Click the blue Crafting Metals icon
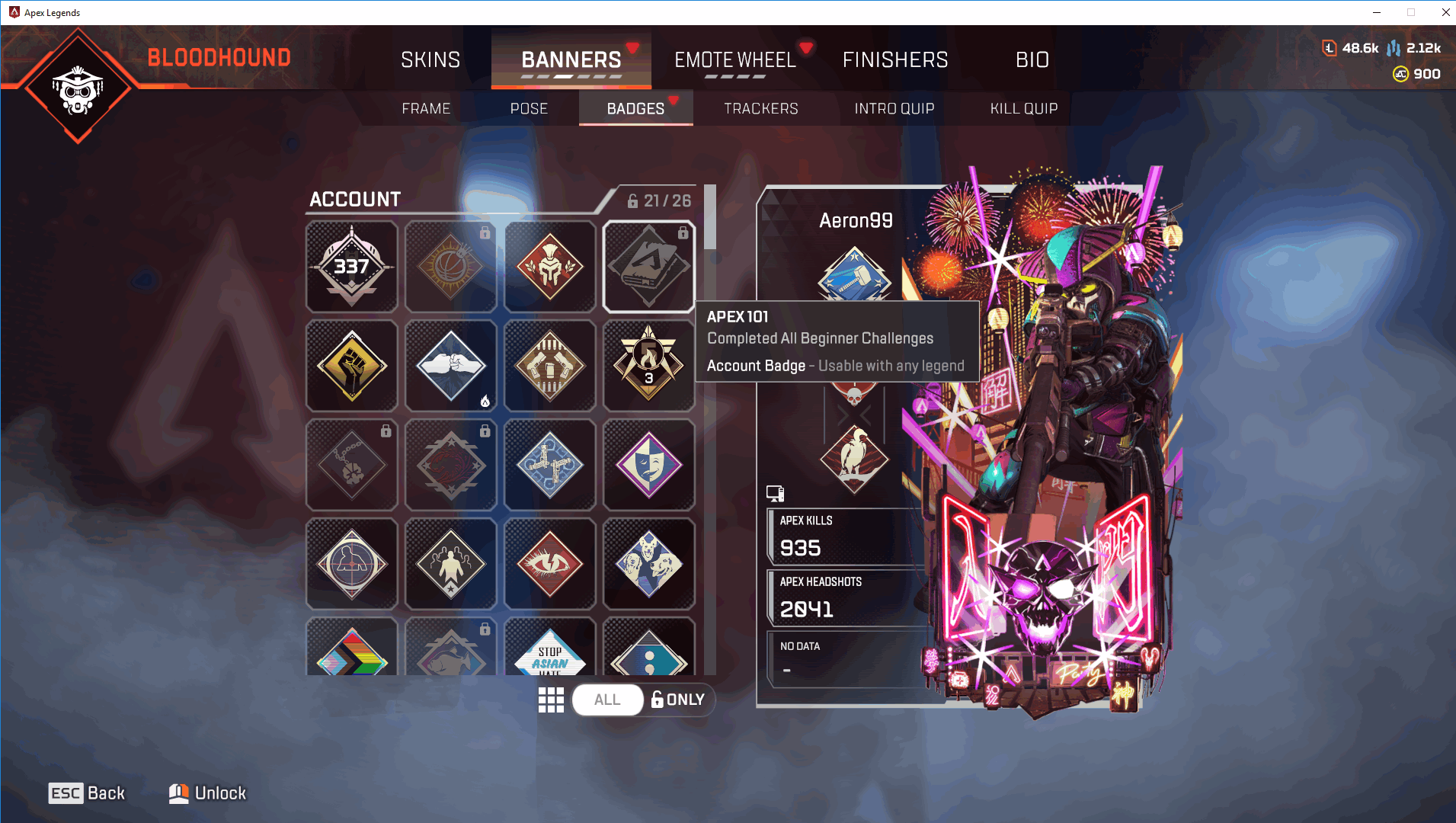The image size is (1456, 823). click(x=1395, y=47)
